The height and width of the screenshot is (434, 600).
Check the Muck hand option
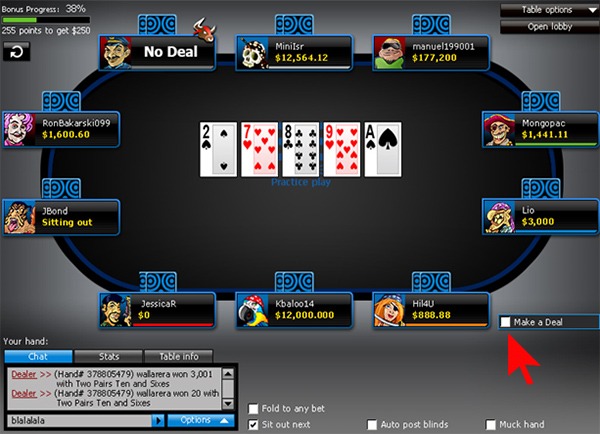click(x=491, y=424)
